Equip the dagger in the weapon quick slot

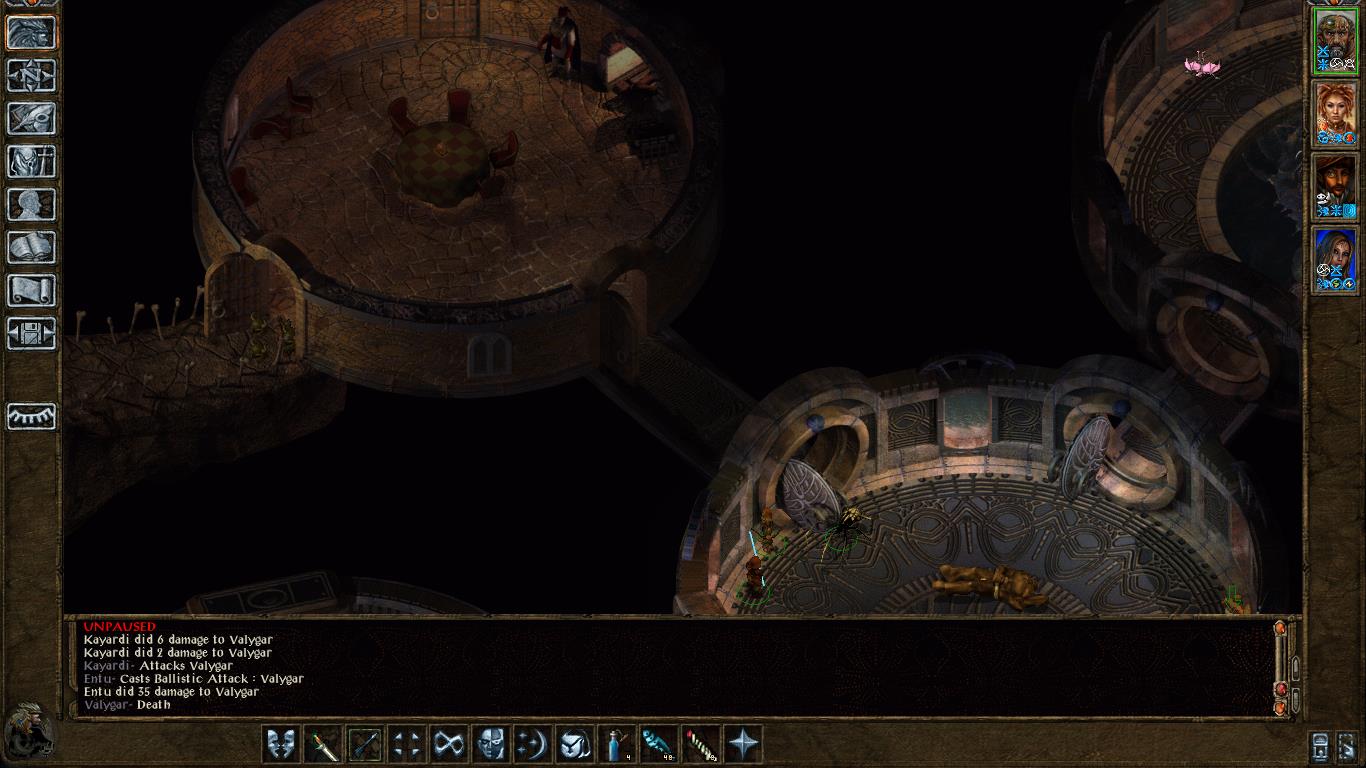[323, 744]
